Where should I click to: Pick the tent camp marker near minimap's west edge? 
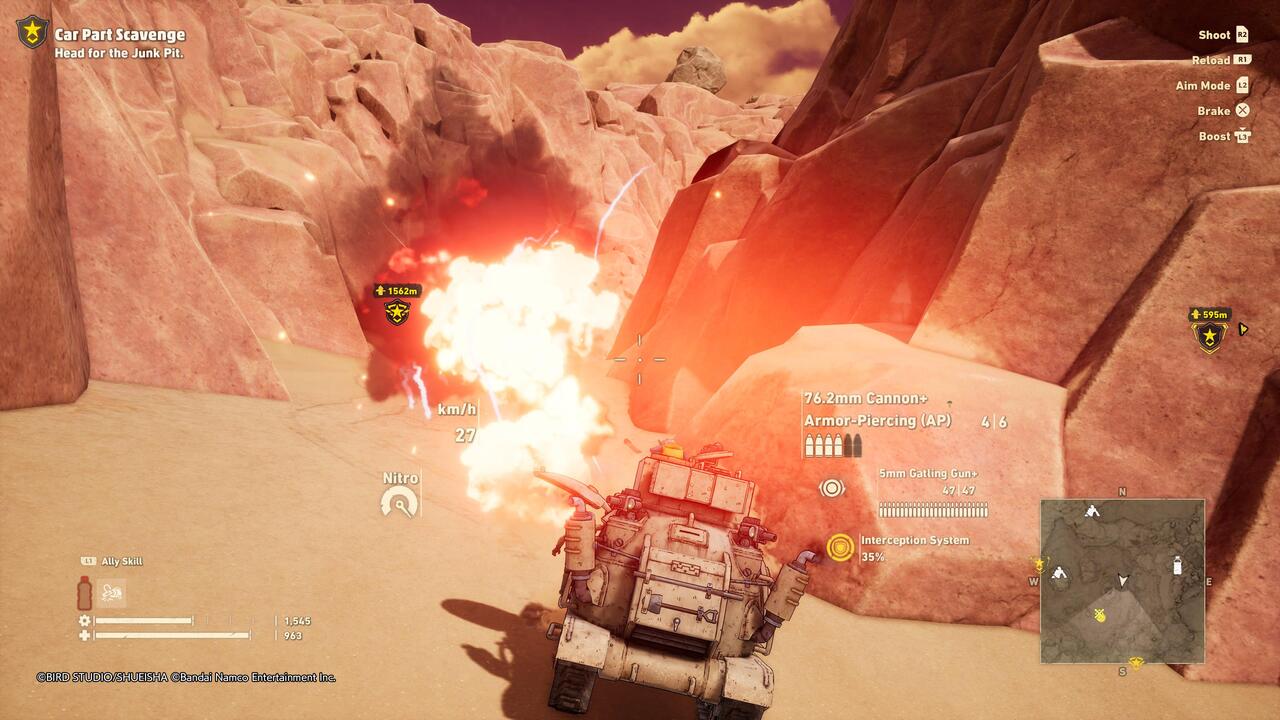coord(1059,573)
